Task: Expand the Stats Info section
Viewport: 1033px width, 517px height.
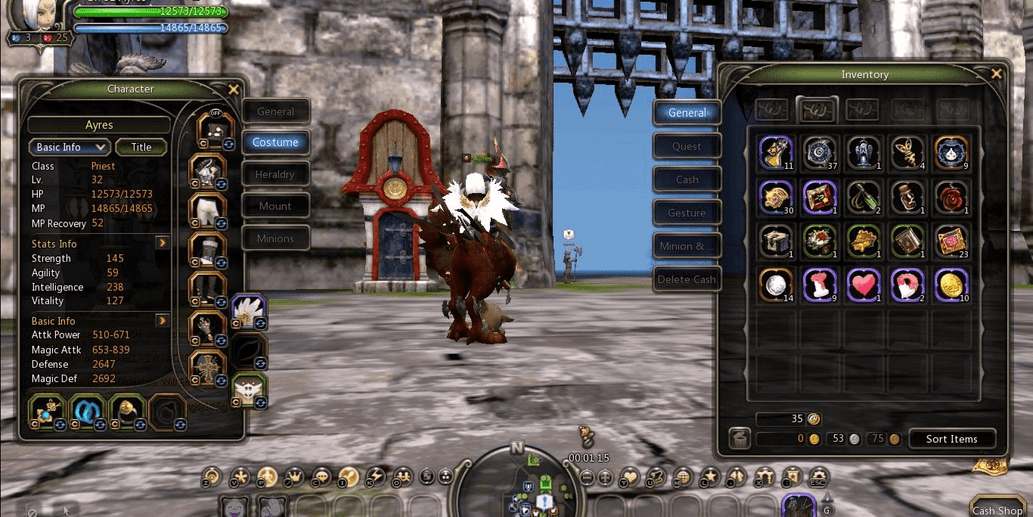Action: [x=161, y=243]
